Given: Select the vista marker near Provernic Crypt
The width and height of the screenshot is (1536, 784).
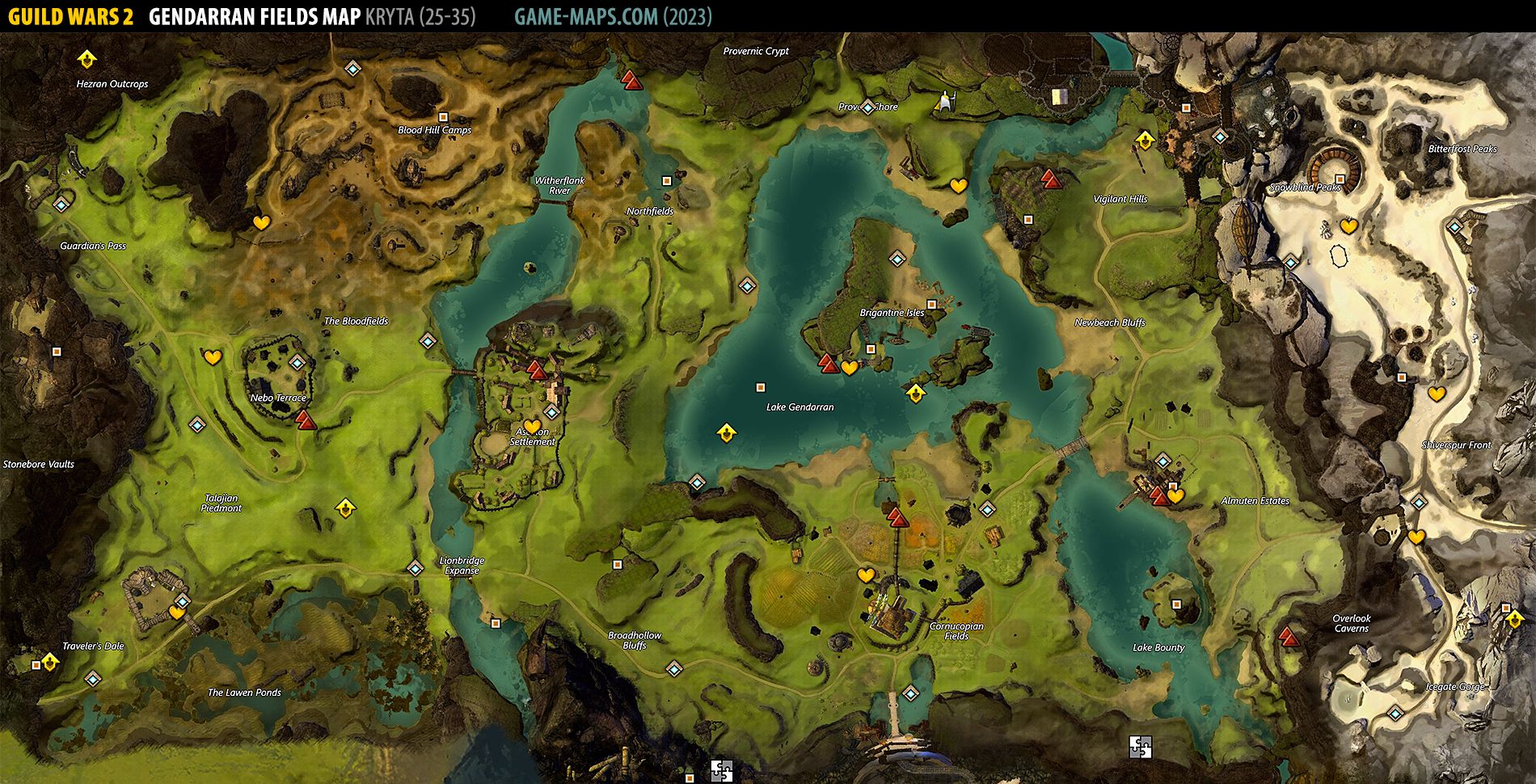Looking at the screenshot, I should click(x=631, y=79).
